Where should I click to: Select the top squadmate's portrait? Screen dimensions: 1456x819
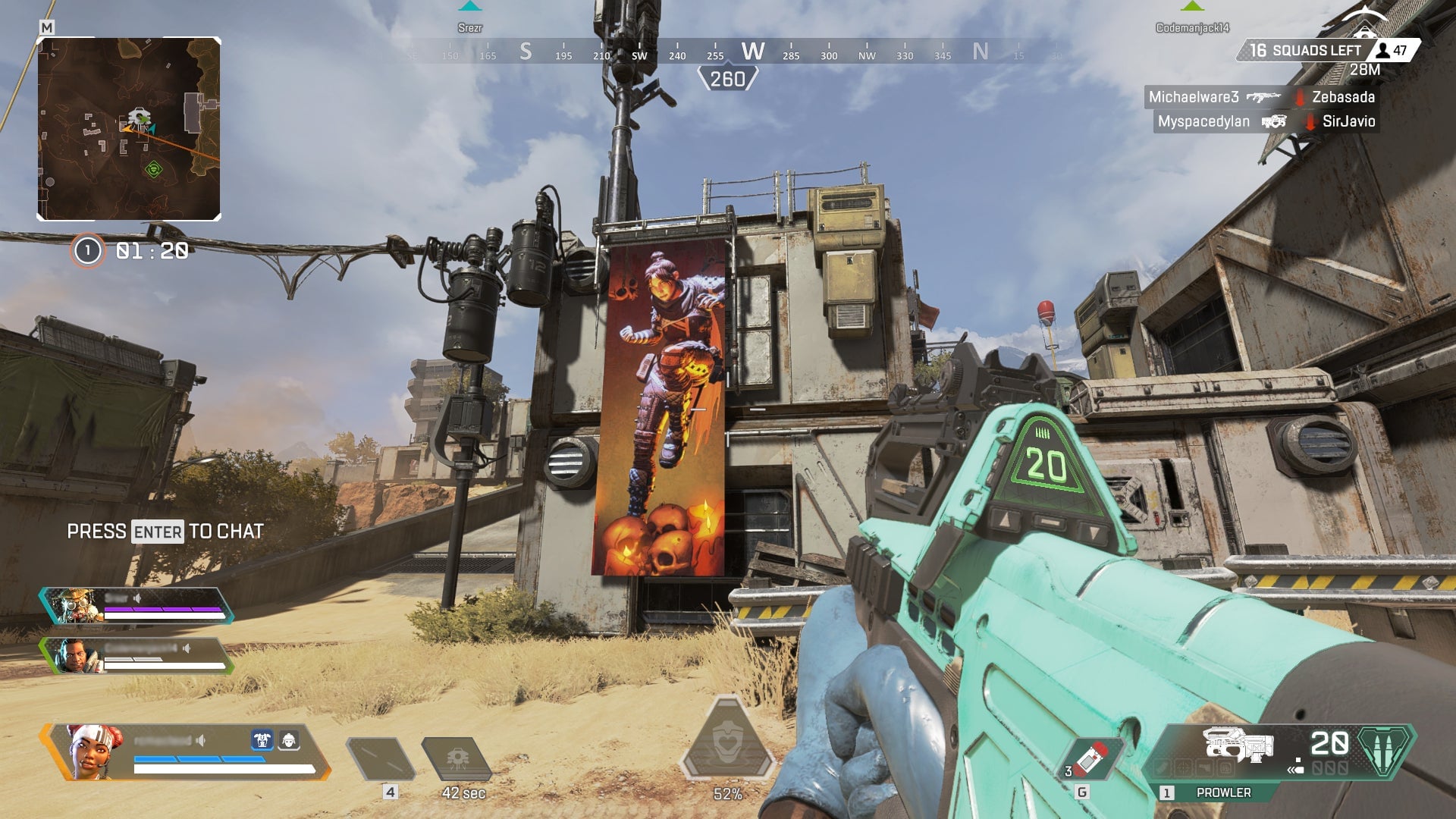point(76,605)
